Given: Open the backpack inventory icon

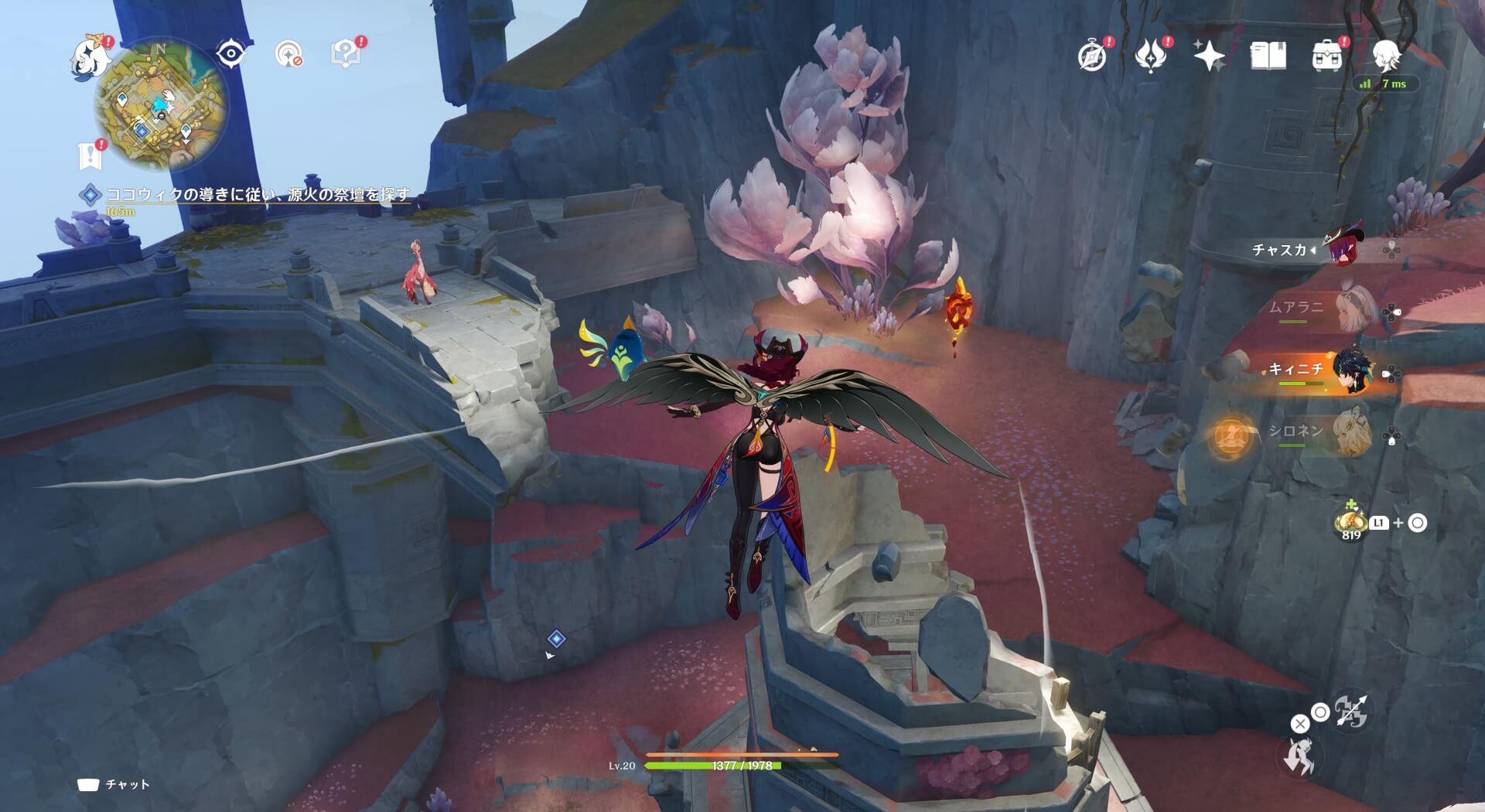Looking at the screenshot, I should [x=1326, y=56].
